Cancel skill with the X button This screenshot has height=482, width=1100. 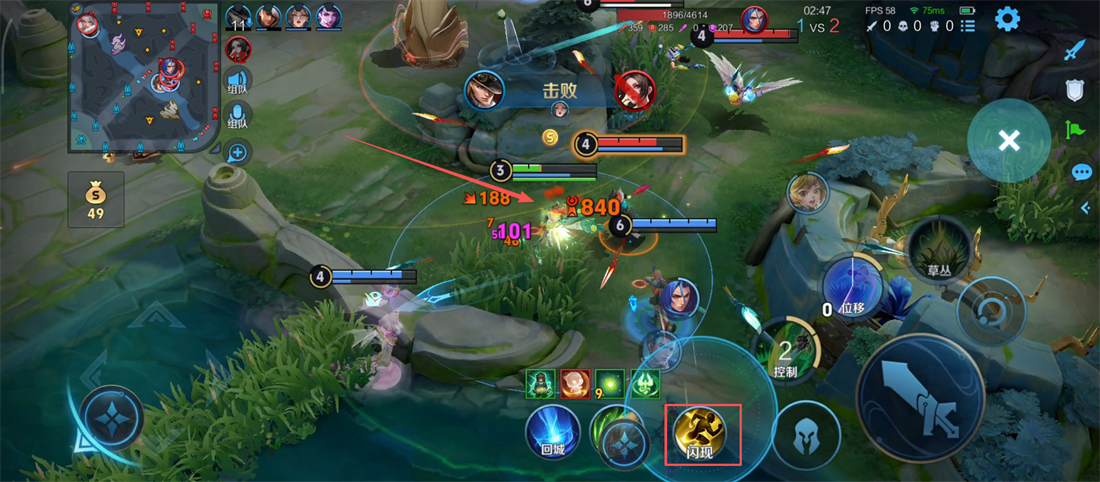(x=1008, y=141)
